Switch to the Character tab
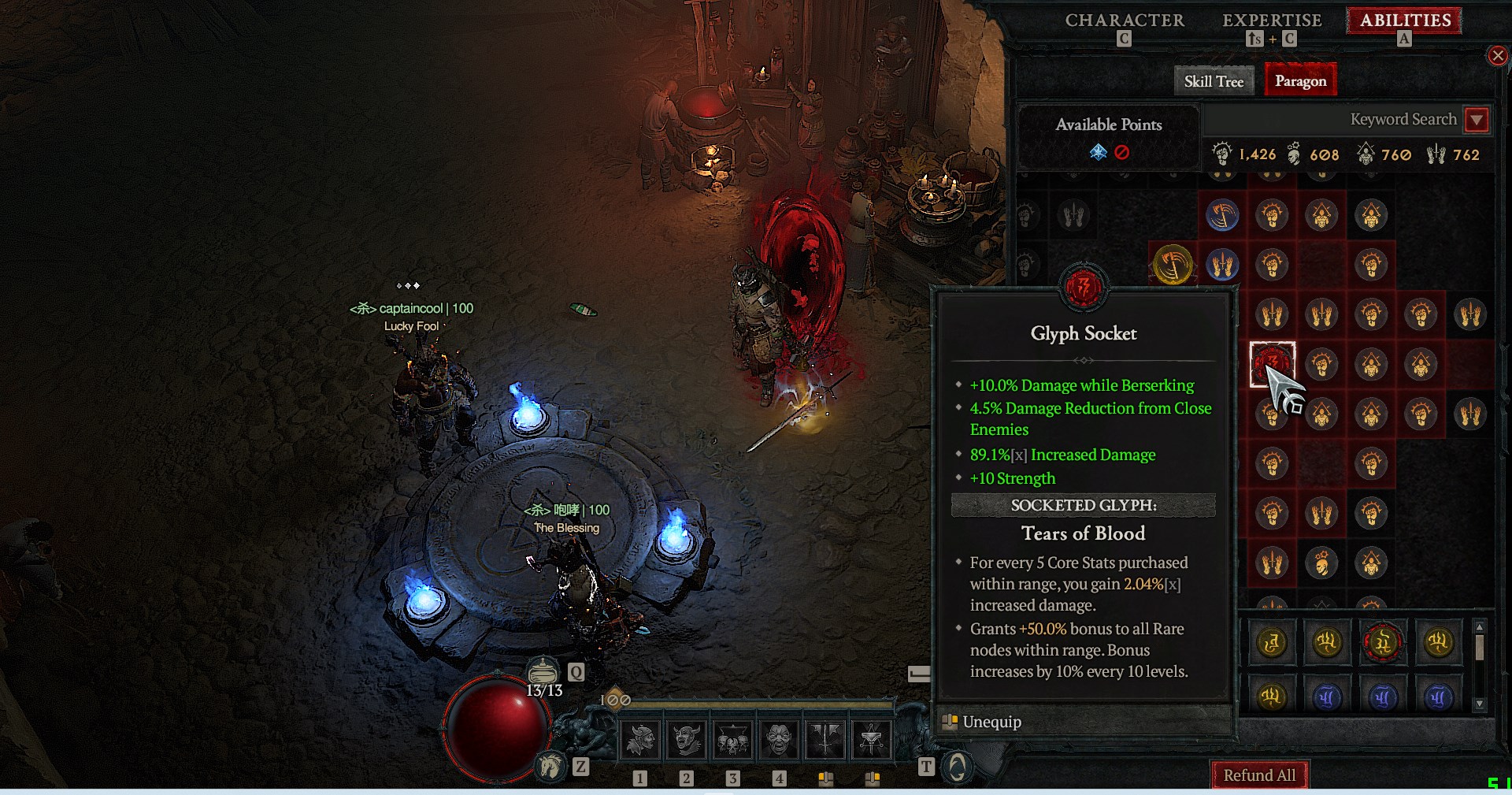The image size is (1512, 795). point(1125,20)
